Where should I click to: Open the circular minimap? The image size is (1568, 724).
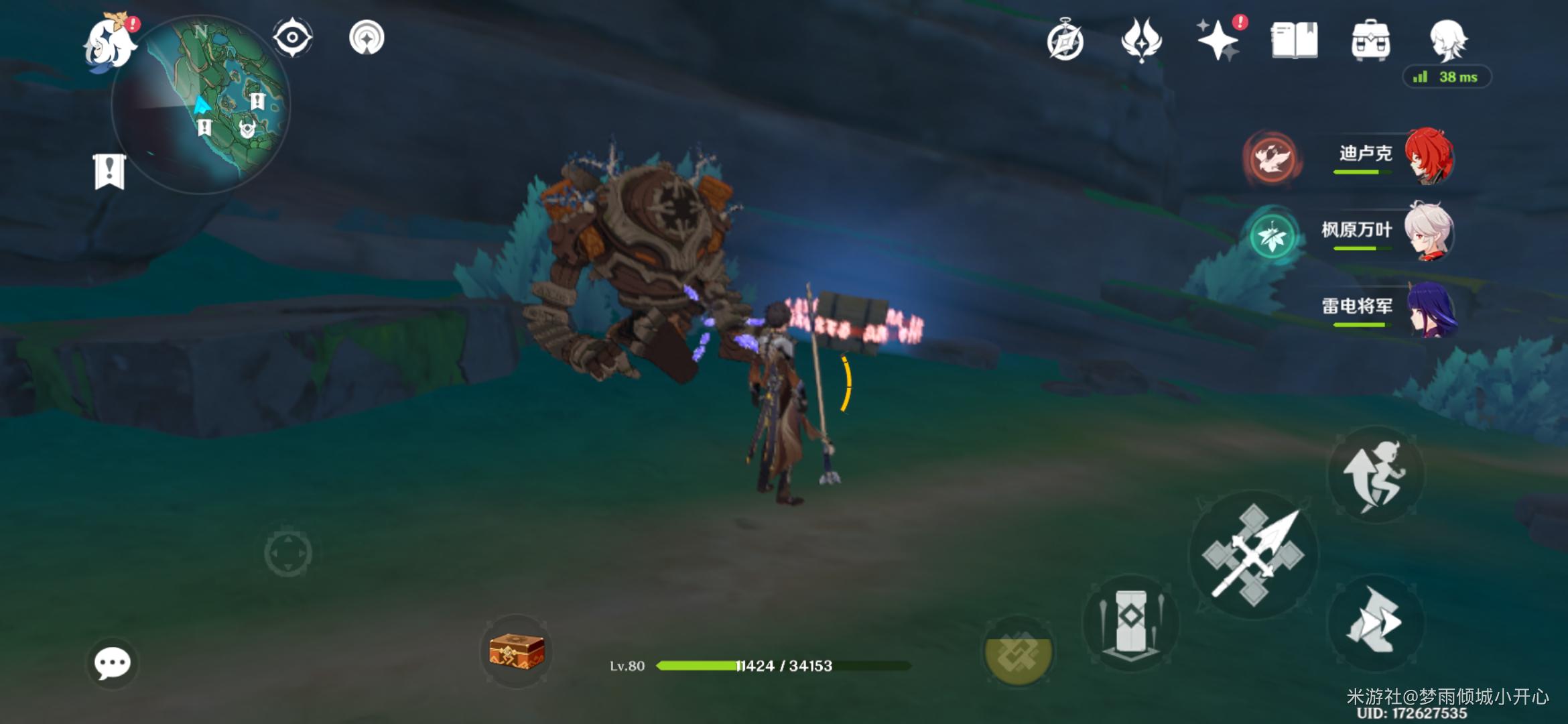tap(201, 104)
